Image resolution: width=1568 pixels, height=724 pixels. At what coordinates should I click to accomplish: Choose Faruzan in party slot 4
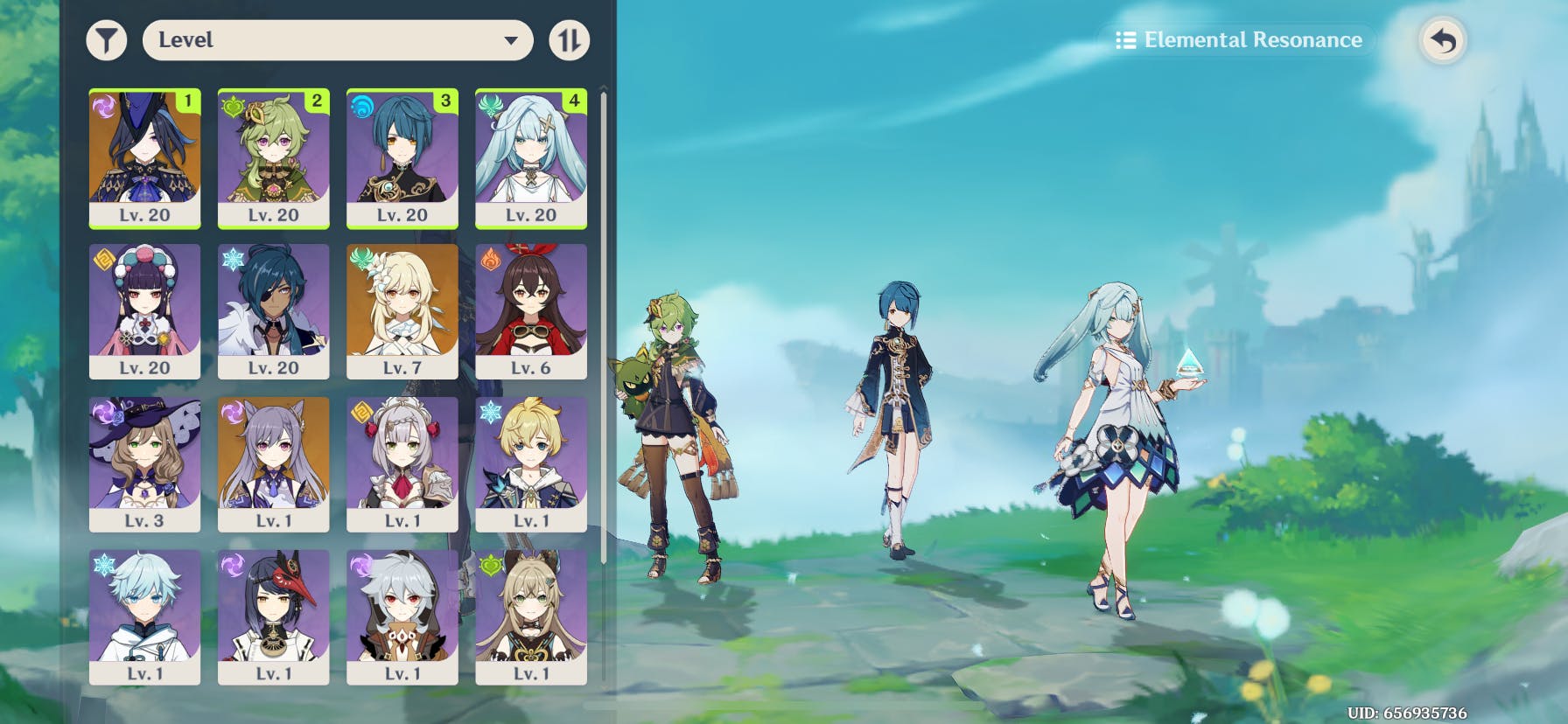click(x=531, y=157)
